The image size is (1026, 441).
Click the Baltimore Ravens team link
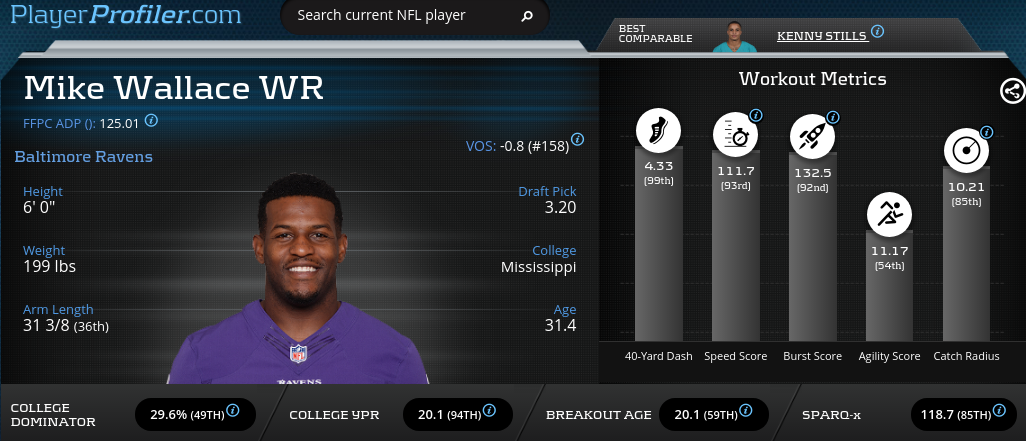point(83,157)
